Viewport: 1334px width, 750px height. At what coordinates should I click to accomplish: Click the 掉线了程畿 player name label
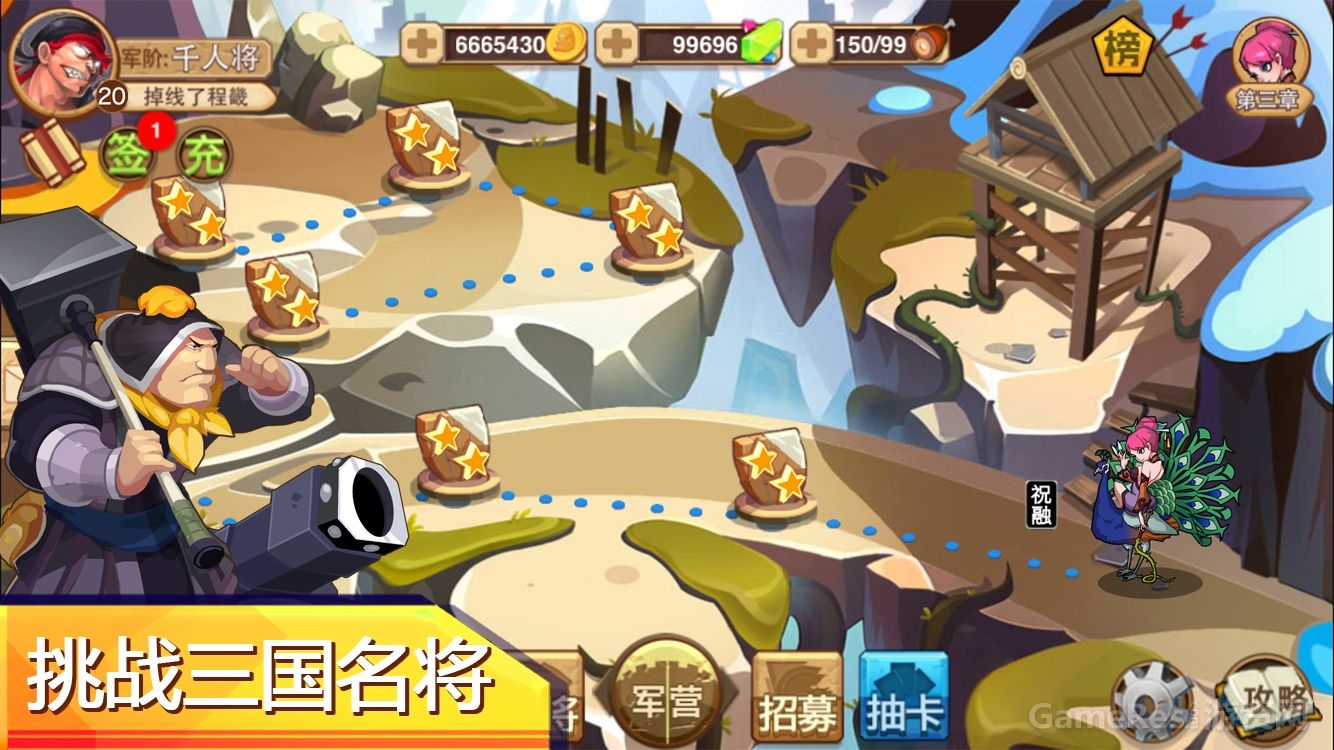(x=197, y=98)
